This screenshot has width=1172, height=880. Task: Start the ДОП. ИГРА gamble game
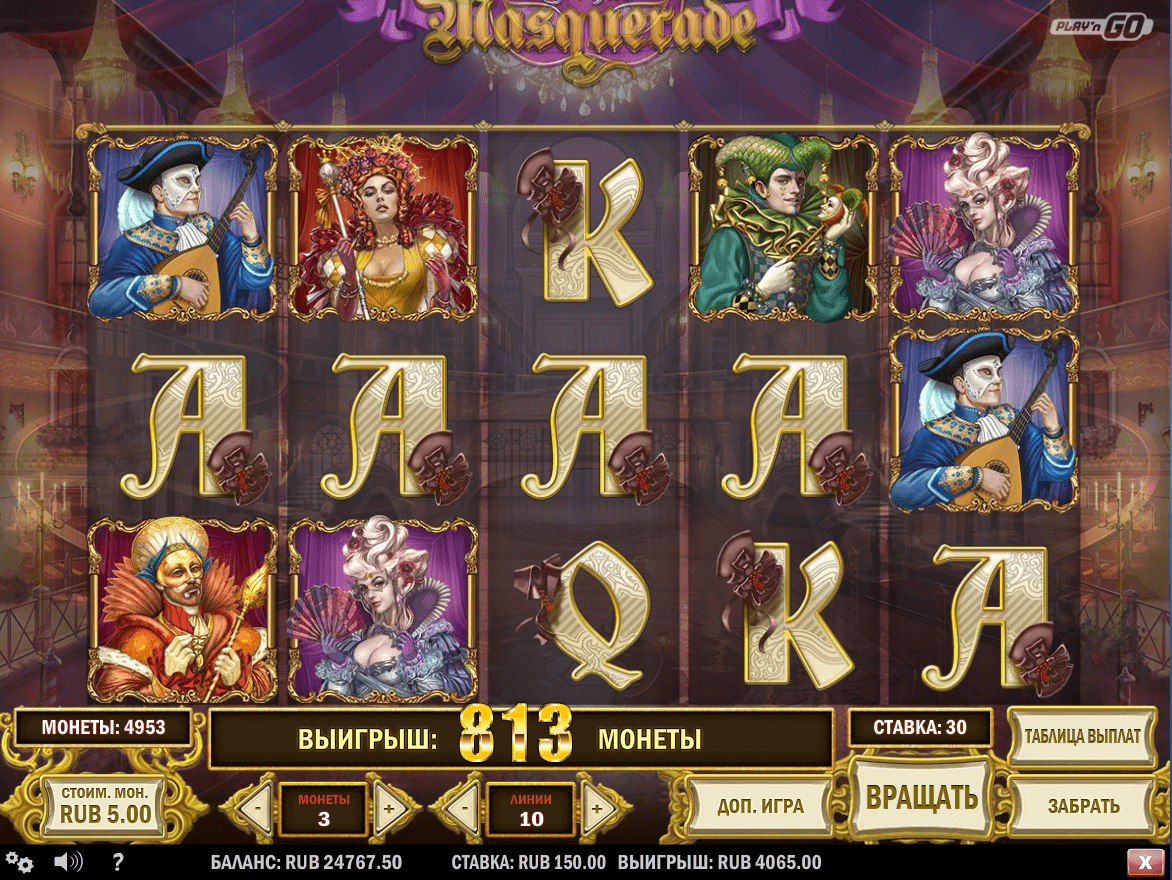[x=760, y=806]
